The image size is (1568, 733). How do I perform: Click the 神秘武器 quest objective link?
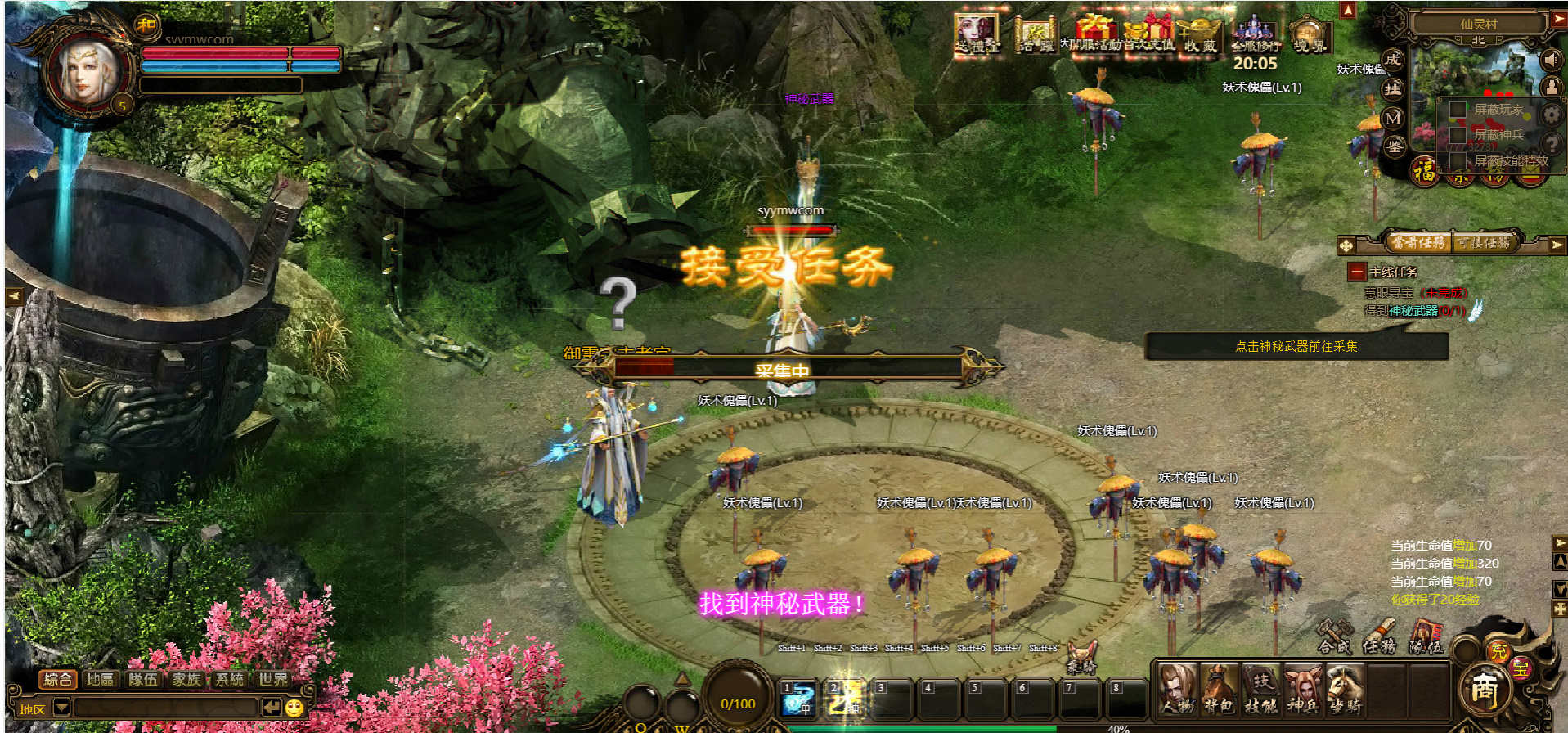point(1413,311)
